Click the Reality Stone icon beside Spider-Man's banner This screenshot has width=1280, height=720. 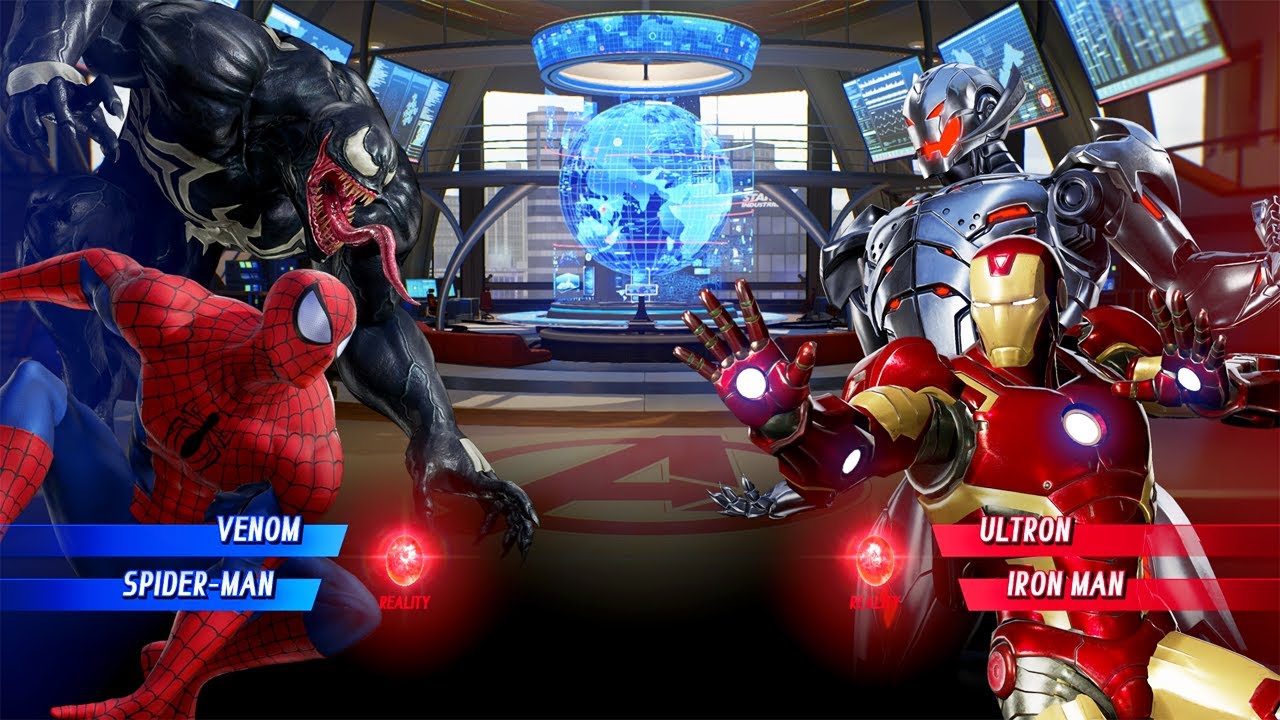coord(404,560)
